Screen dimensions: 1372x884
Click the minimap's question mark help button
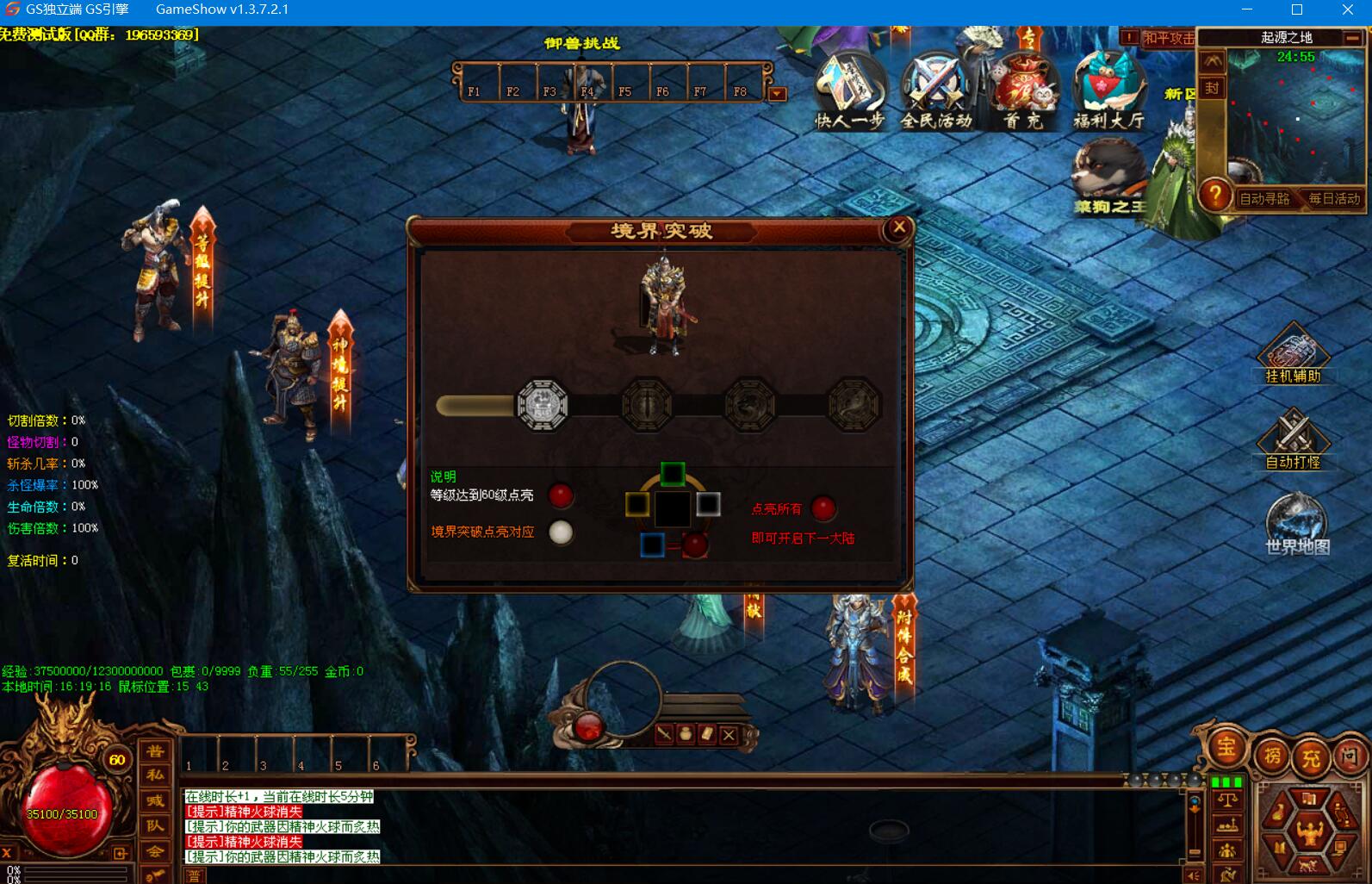point(1214,196)
